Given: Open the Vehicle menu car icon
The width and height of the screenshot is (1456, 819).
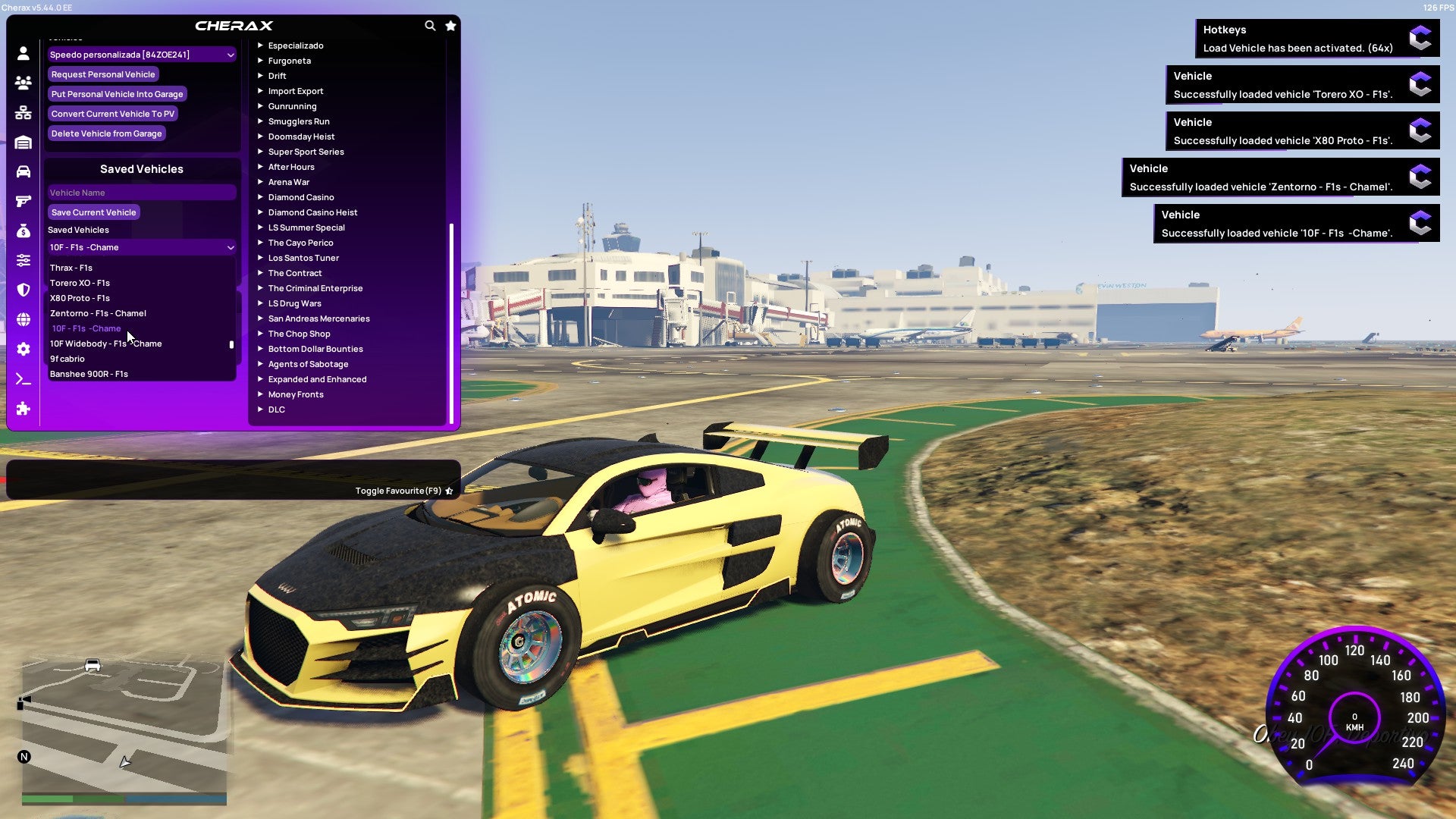Looking at the screenshot, I should click(x=23, y=171).
